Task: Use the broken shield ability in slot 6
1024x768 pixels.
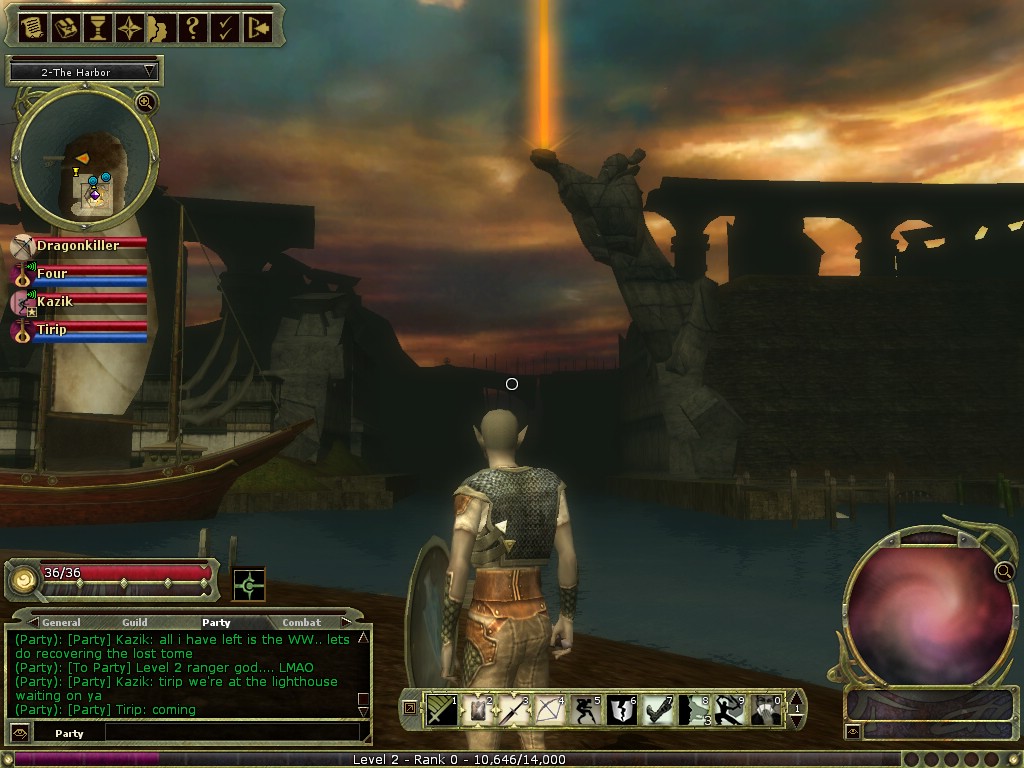Action: tap(622, 710)
